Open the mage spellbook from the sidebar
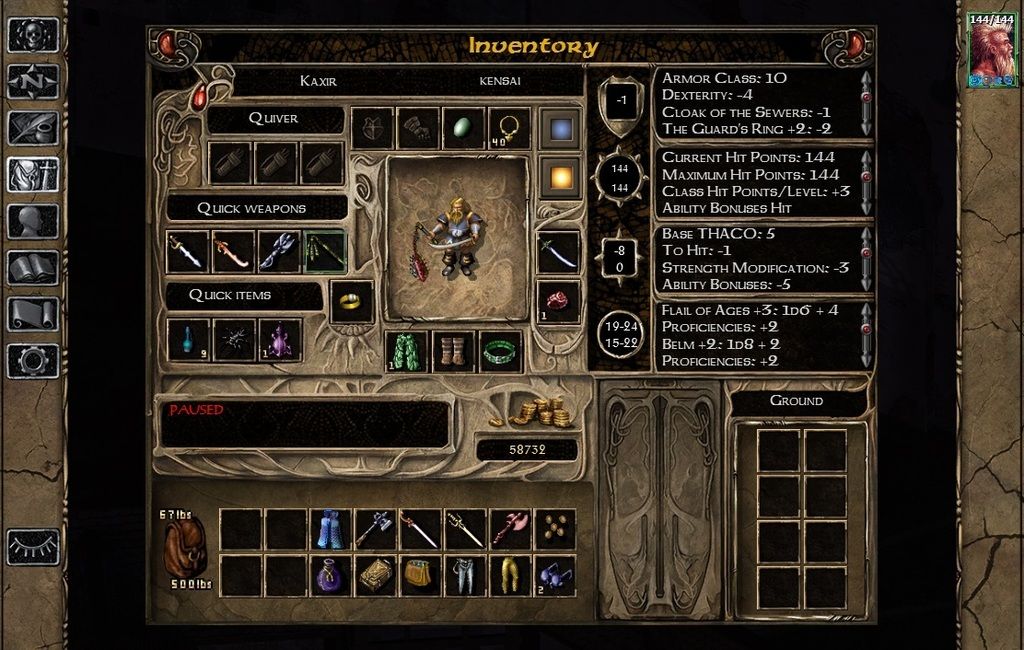The width and height of the screenshot is (1024, 650). pos(33,267)
